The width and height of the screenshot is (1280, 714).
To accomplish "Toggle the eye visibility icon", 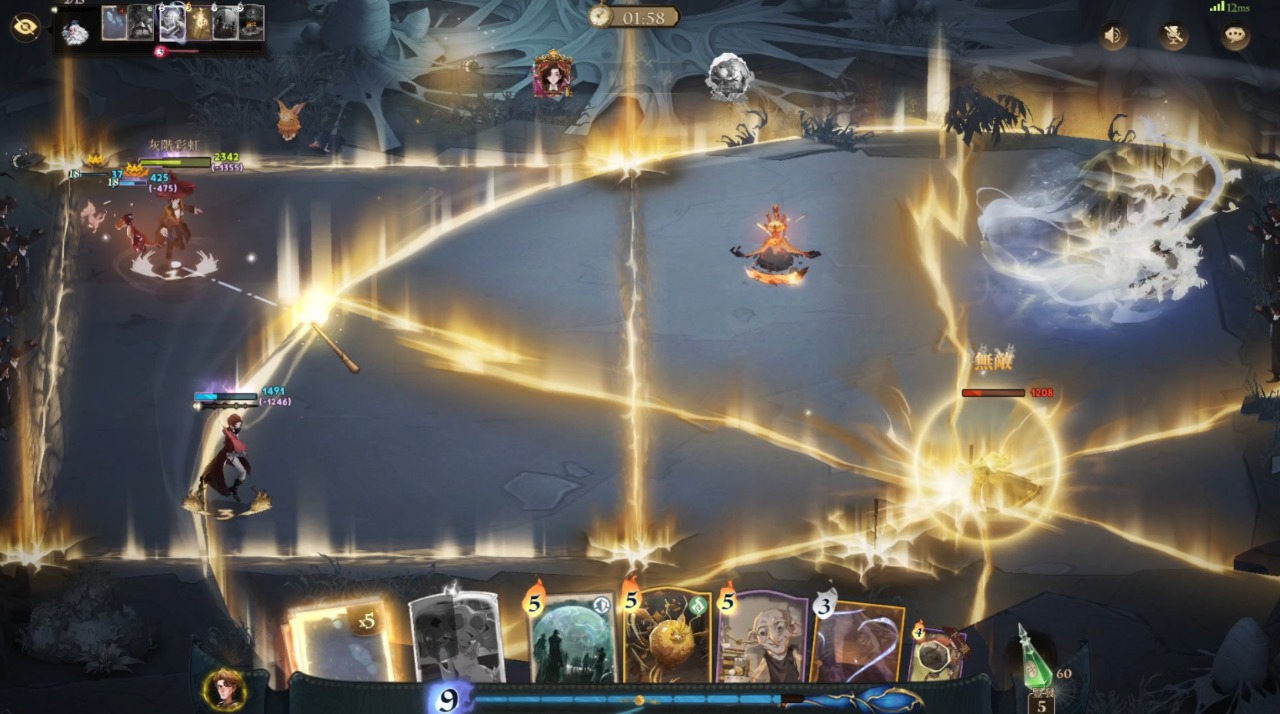I will click(x=24, y=27).
